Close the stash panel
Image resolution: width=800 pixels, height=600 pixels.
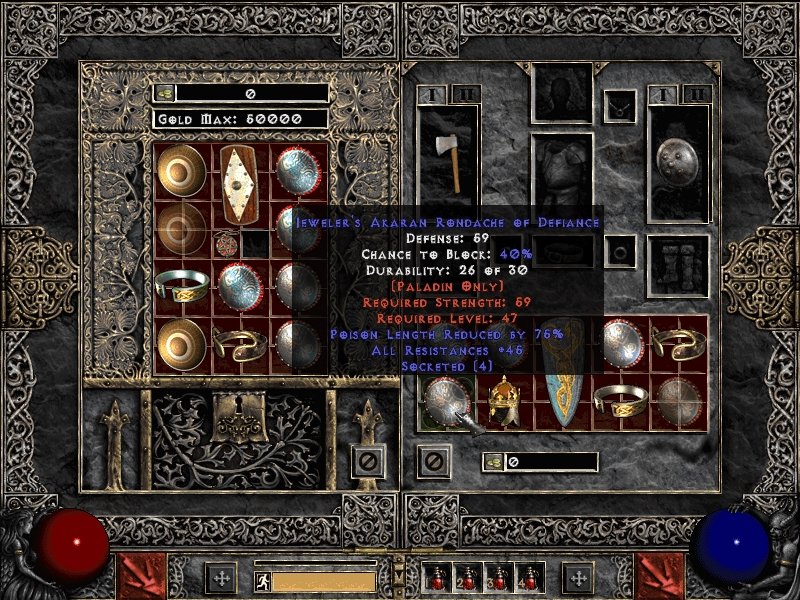368,461
